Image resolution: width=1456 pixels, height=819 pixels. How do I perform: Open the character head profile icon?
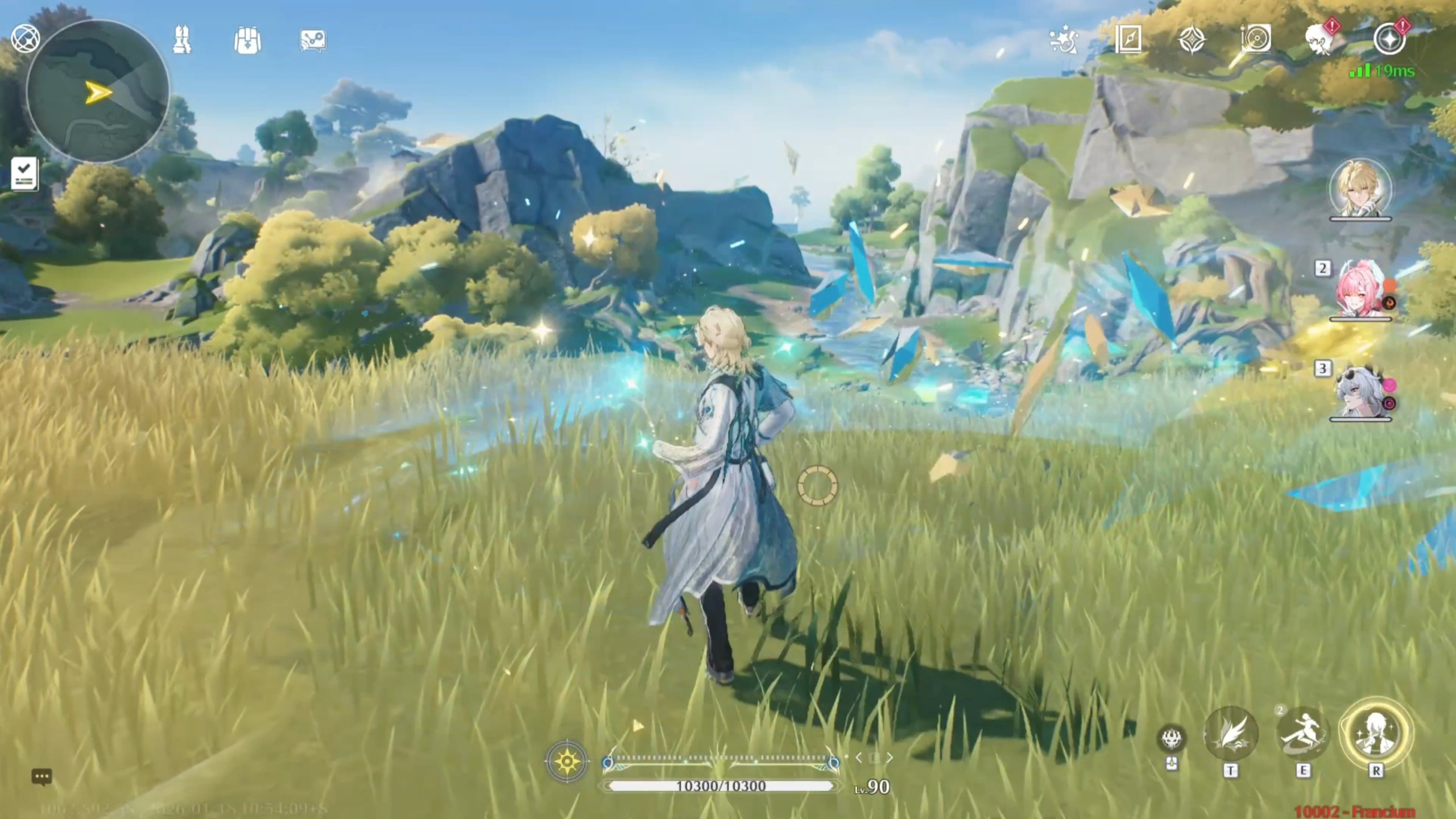click(1320, 39)
